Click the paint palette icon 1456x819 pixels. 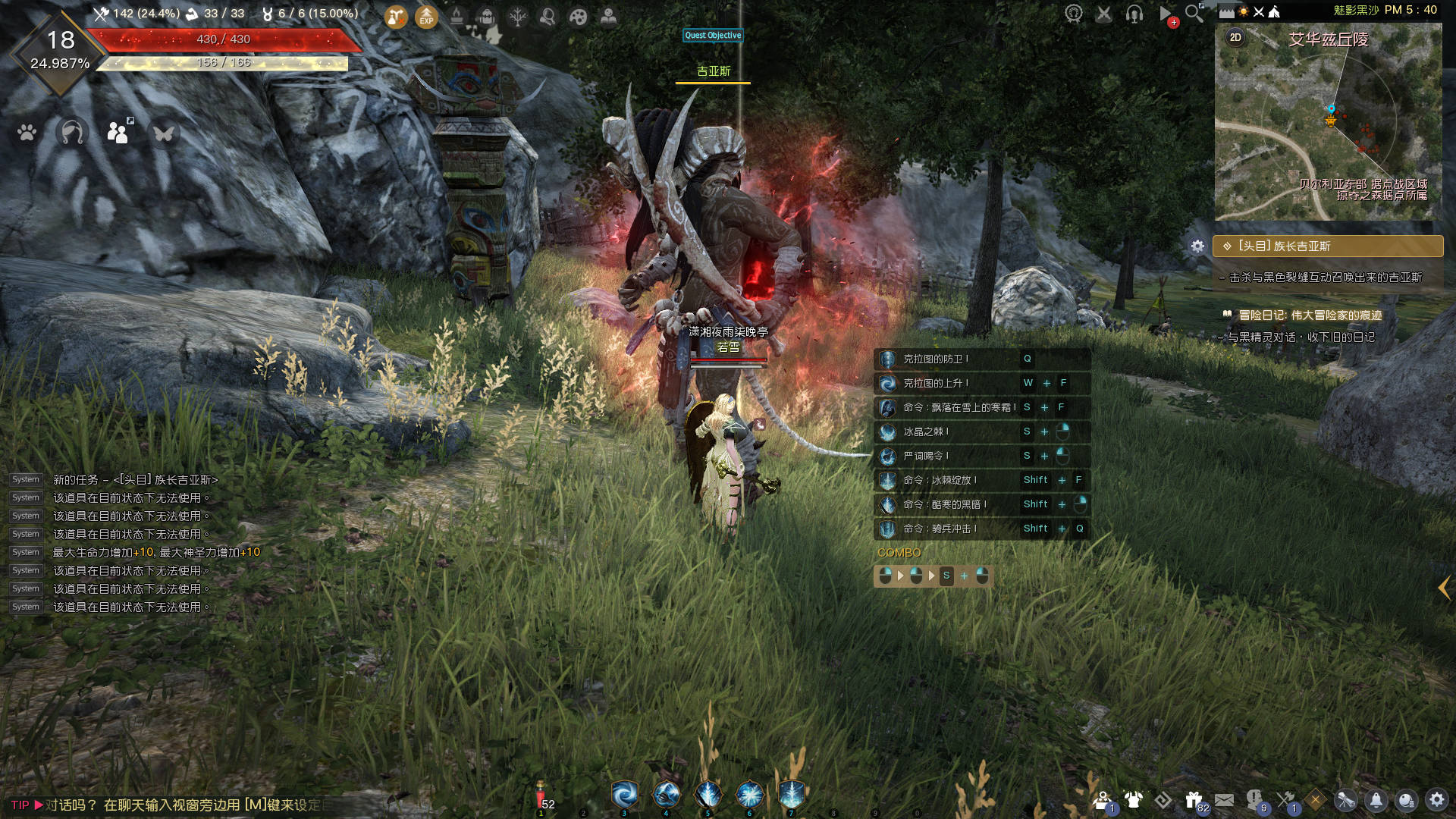tap(578, 16)
